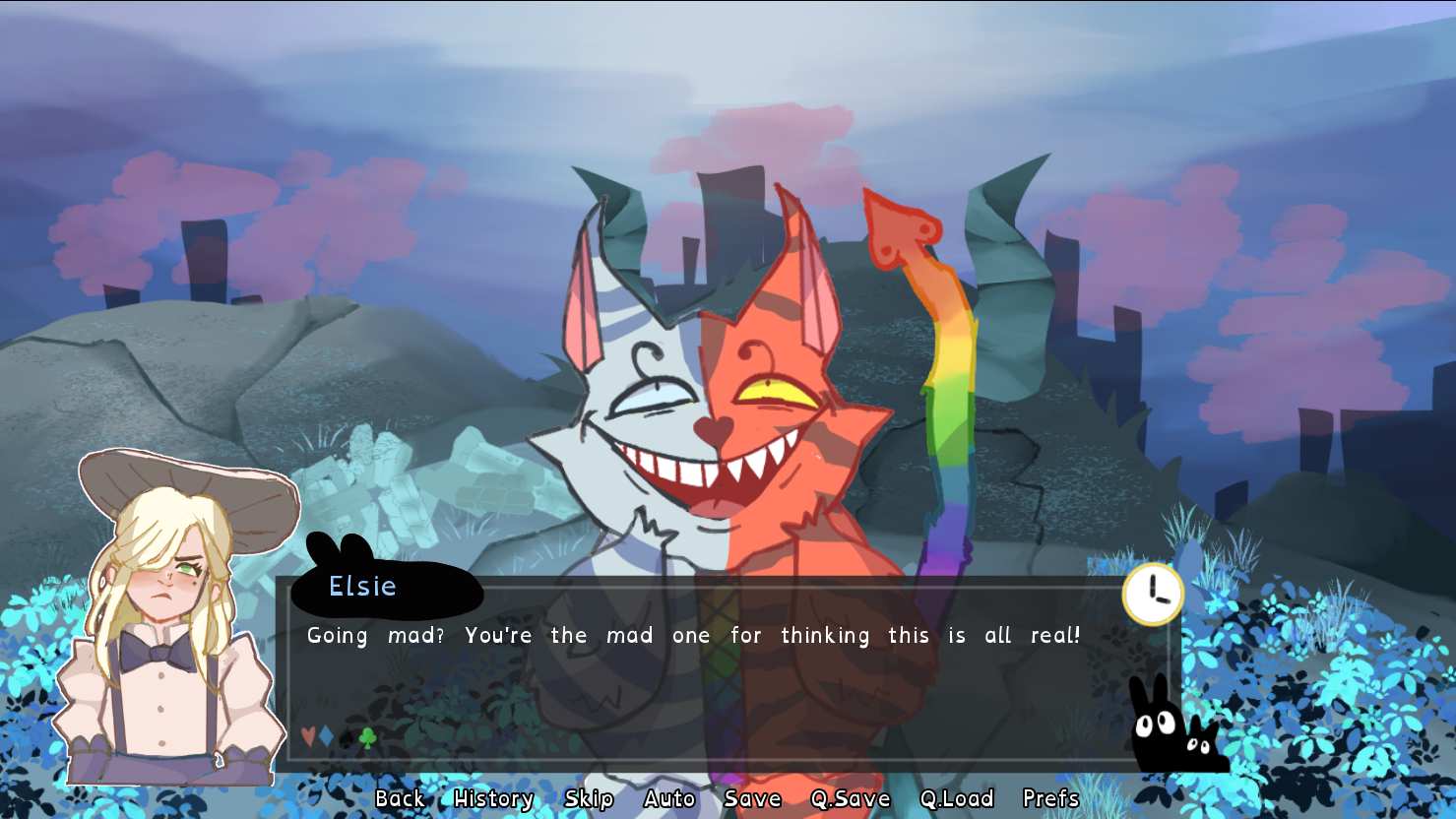Select the blue diamond suit icon

(x=326, y=736)
